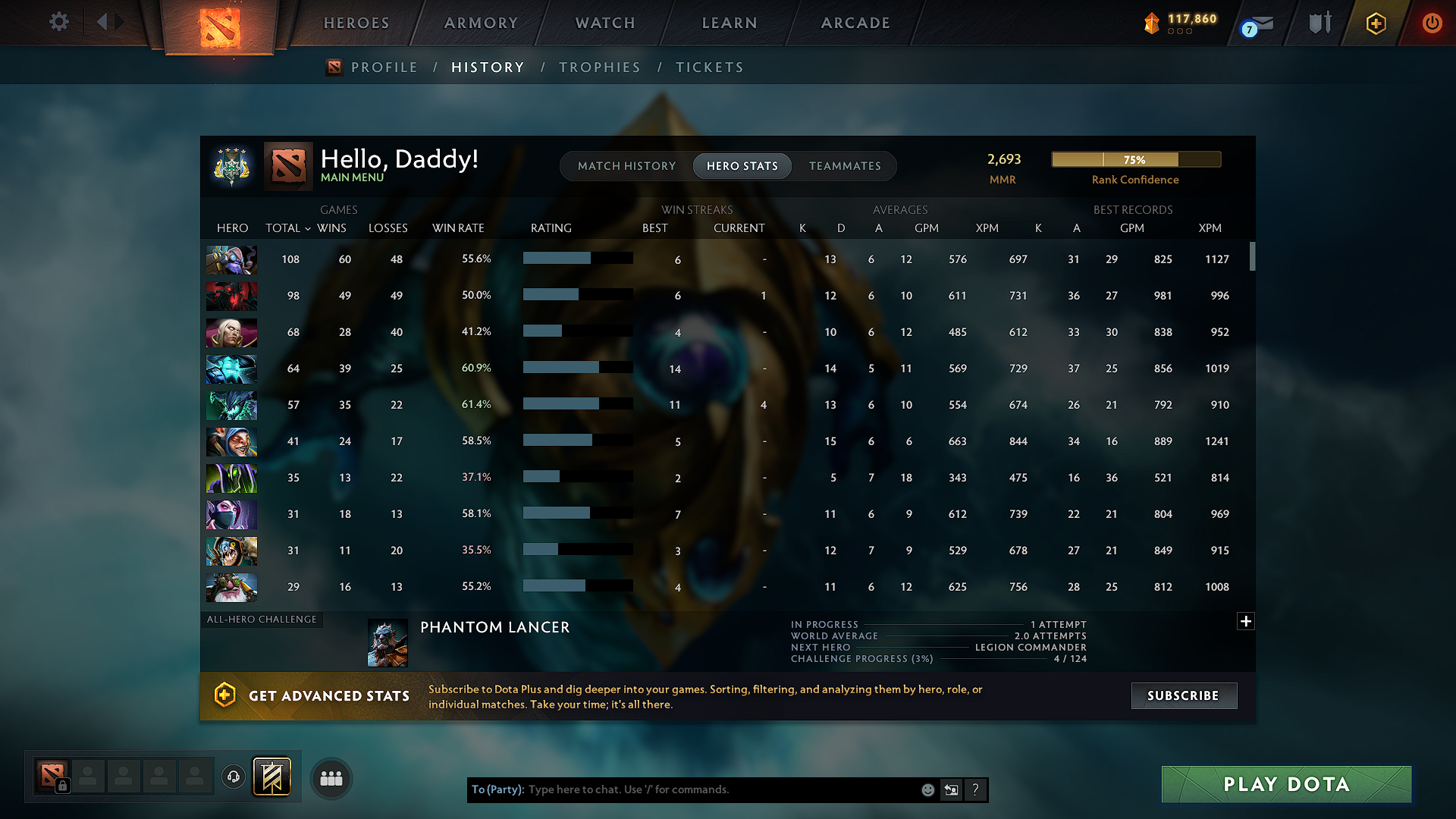1456x819 pixels.
Task: Expand the All-Hero Challenge plus button
Action: pyautogui.click(x=1246, y=621)
